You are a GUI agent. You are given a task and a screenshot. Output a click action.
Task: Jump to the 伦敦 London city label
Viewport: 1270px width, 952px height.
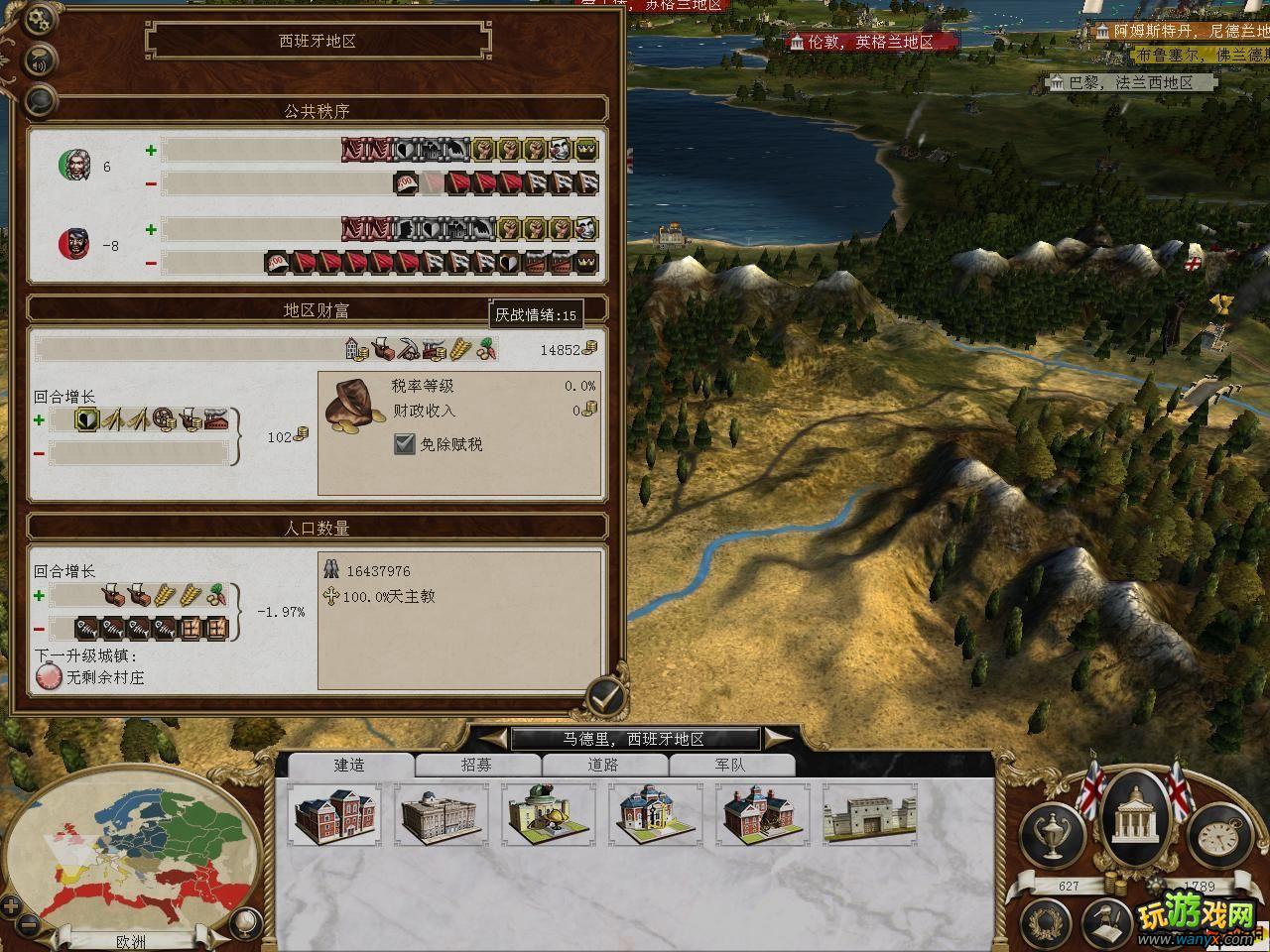click(x=871, y=42)
